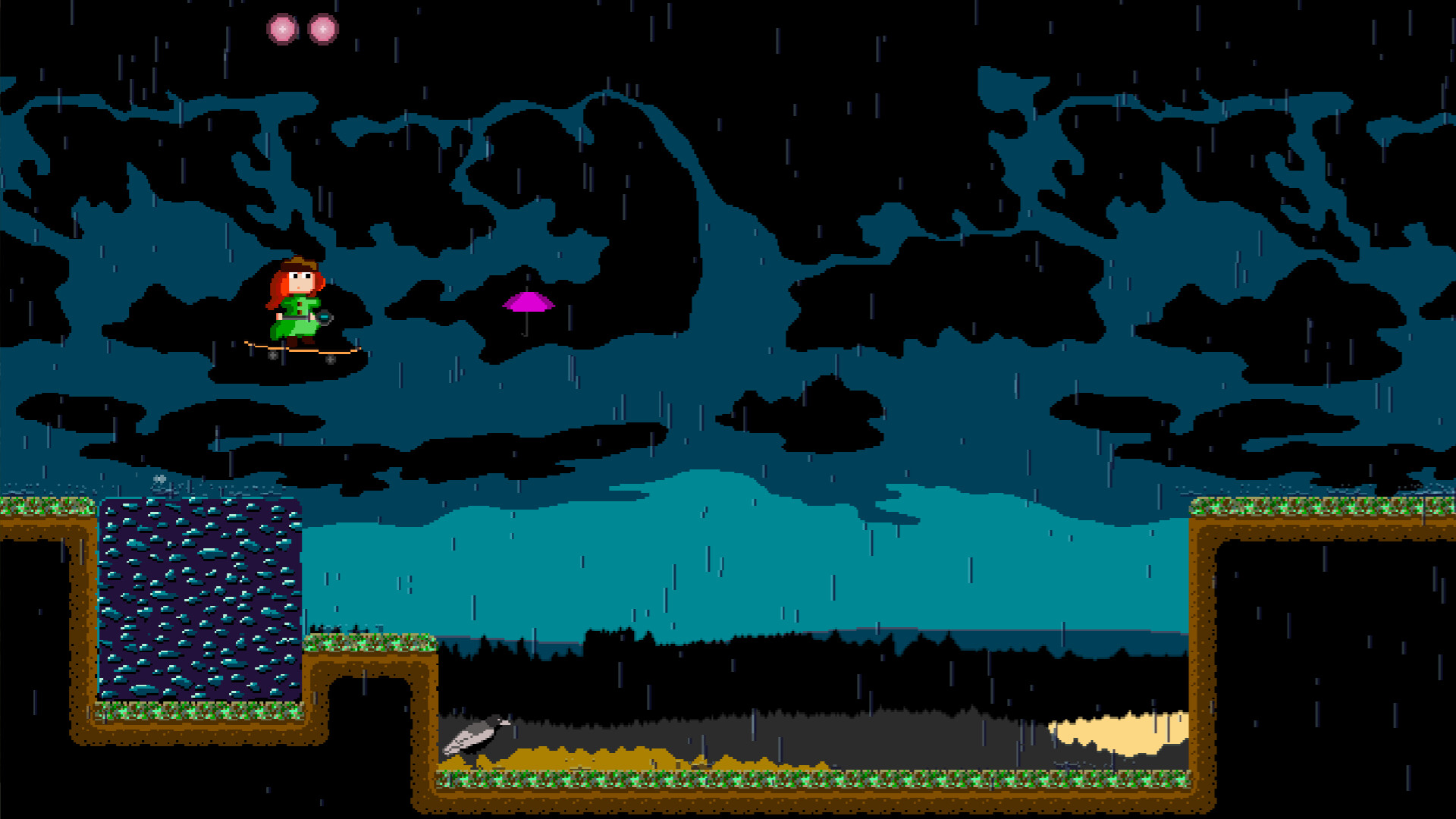Screen dimensions: 1456x819
Task: Click the character's held dark object
Action: point(326,318)
